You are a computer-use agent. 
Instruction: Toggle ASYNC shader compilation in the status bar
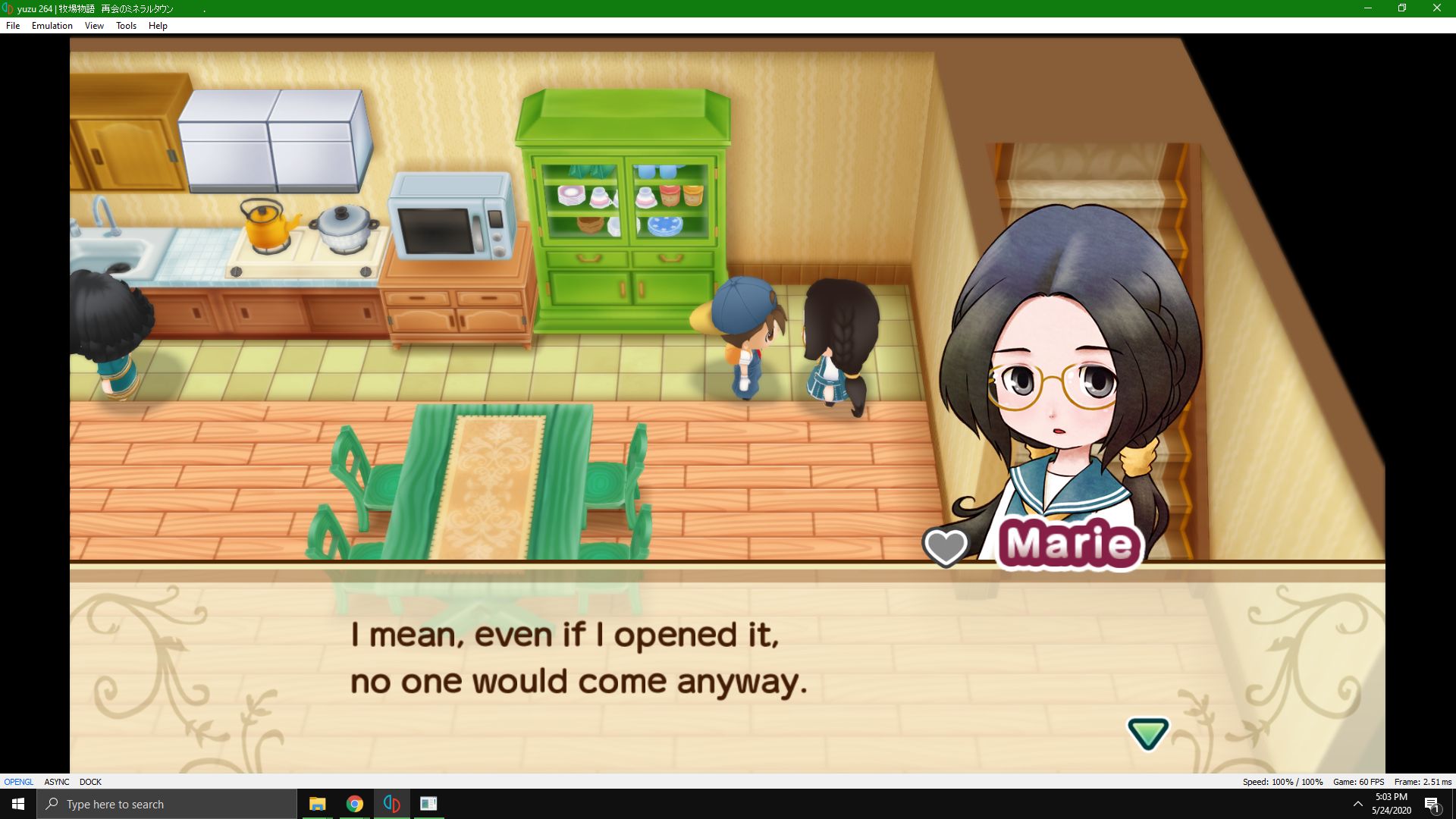coord(56,782)
